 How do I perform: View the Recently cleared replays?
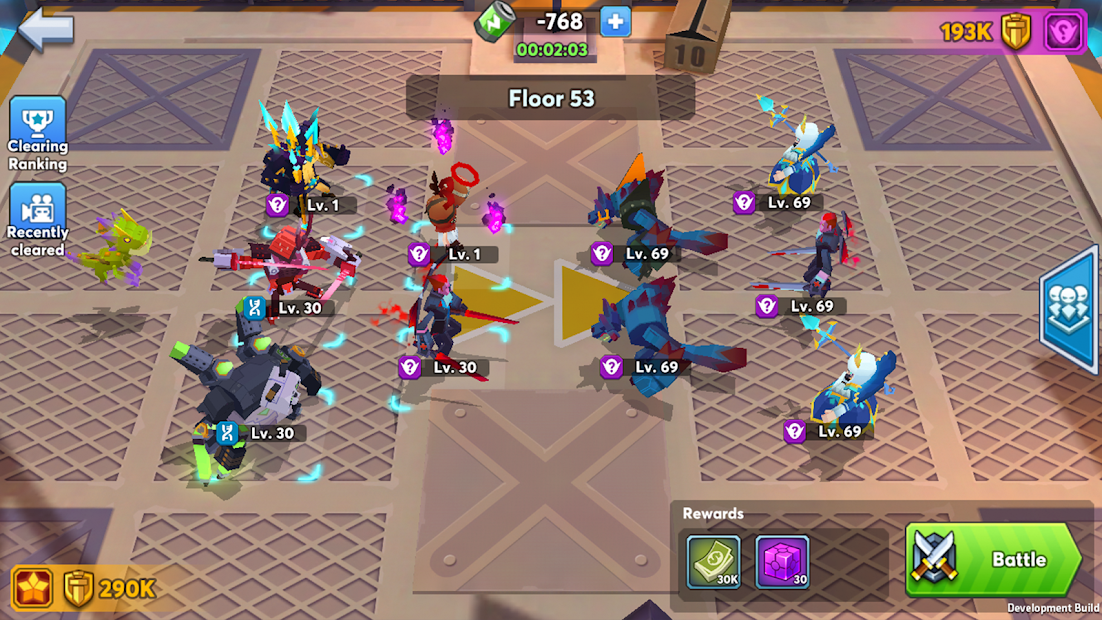(38, 220)
